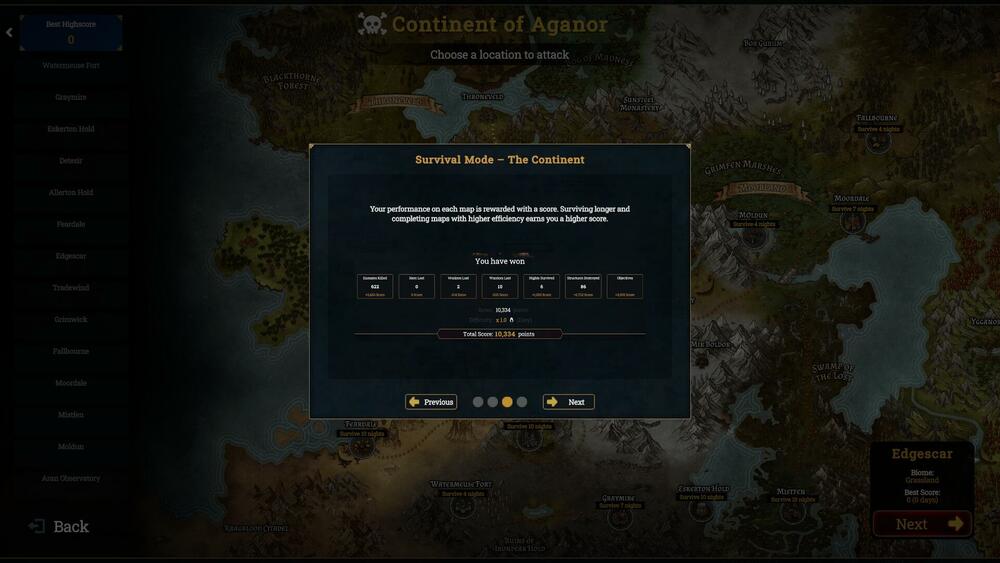The height and width of the screenshot is (563, 1000).
Task: Choose Tradewind from the location list
Action: click(71, 288)
